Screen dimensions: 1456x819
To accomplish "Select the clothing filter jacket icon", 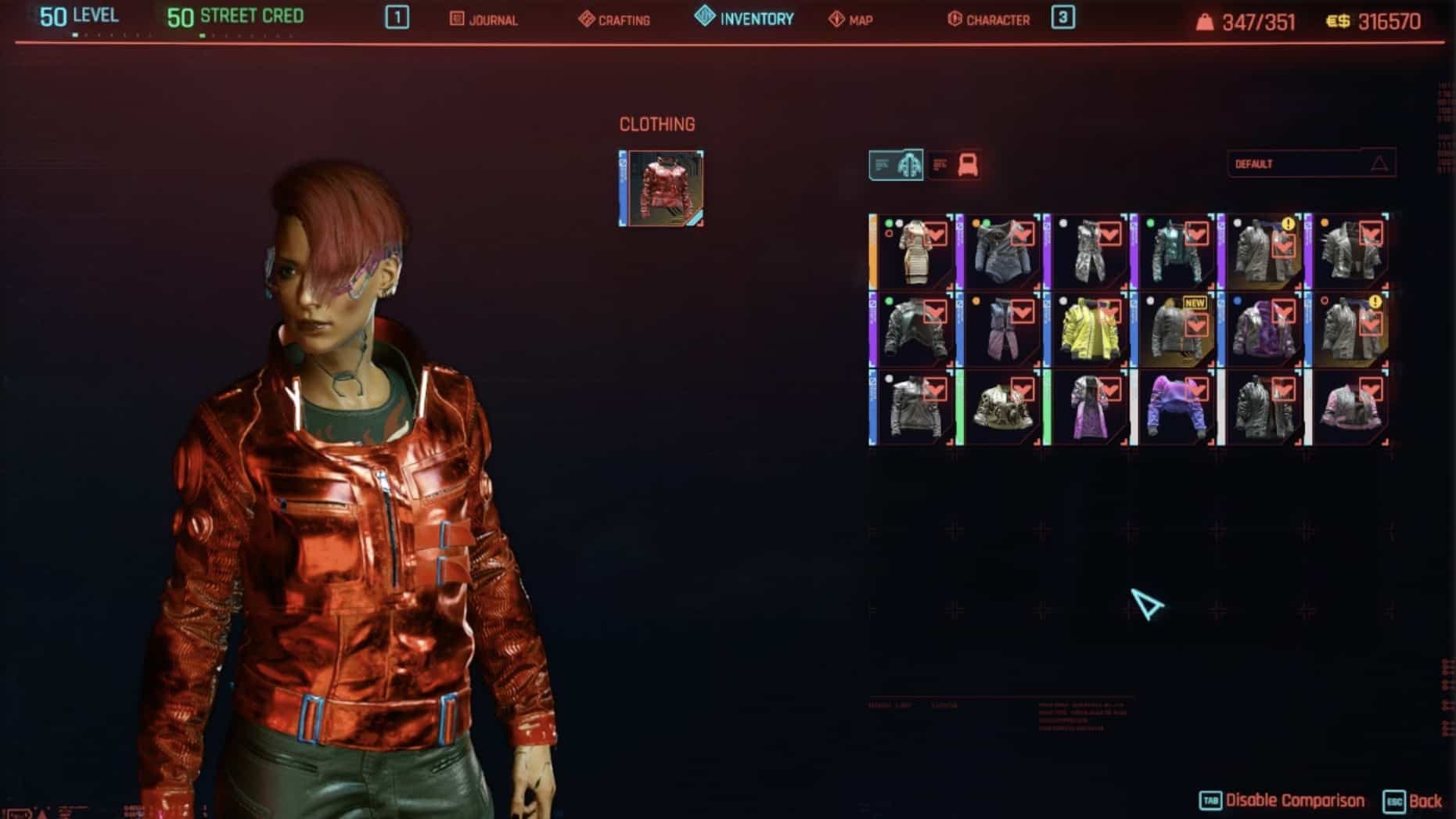I will point(897,165).
